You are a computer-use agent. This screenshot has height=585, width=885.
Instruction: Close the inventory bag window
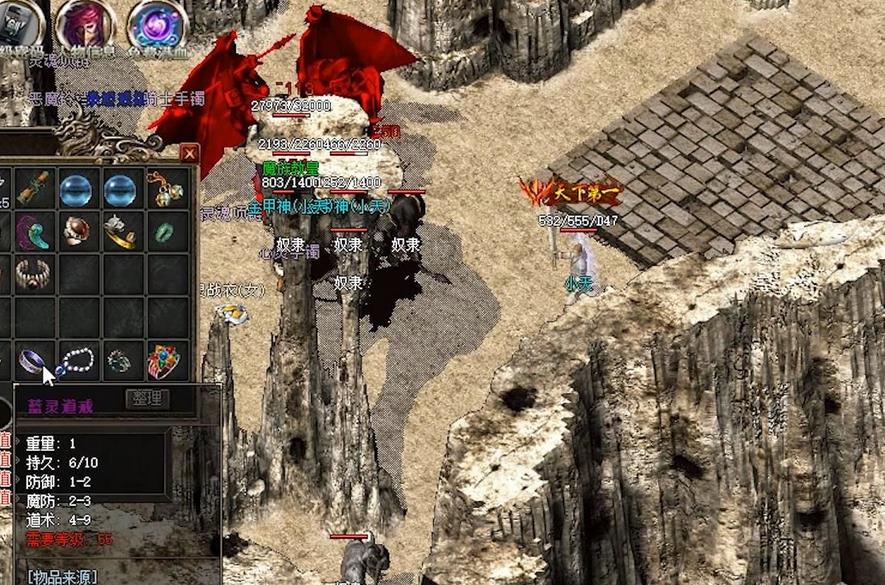click(x=190, y=154)
